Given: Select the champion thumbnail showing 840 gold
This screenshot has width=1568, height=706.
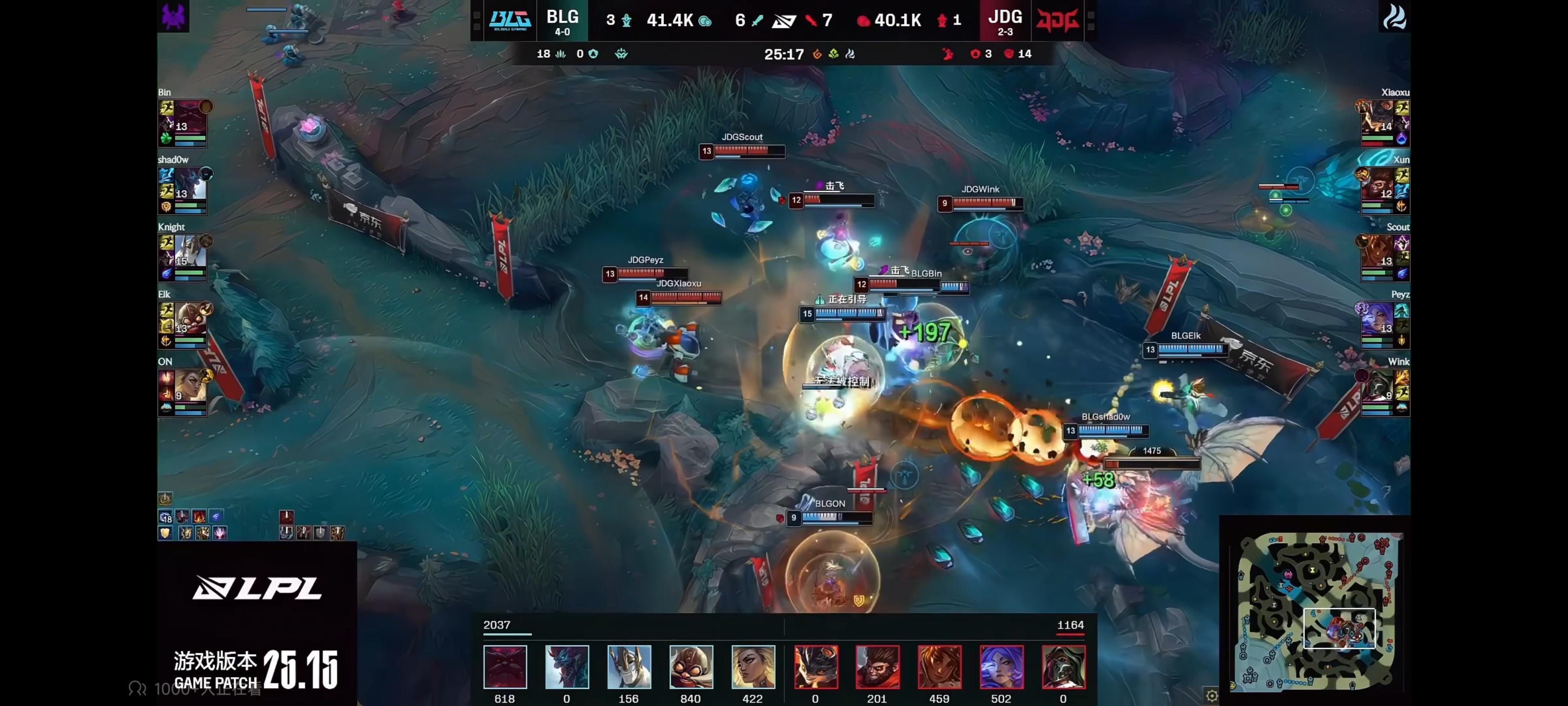Looking at the screenshot, I should point(691,666).
